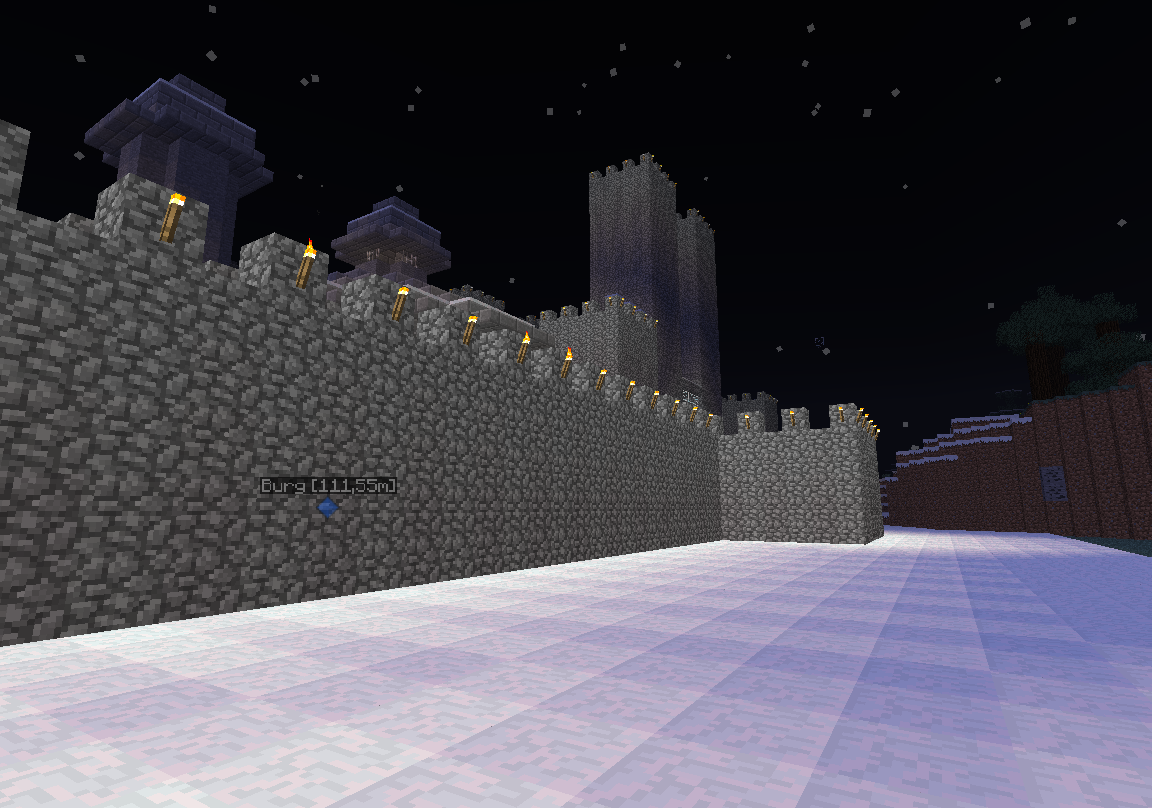Select the blue Burg waypoint marker
The width and height of the screenshot is (1152, 808).
pyautogui.click(x=327, y=508)
